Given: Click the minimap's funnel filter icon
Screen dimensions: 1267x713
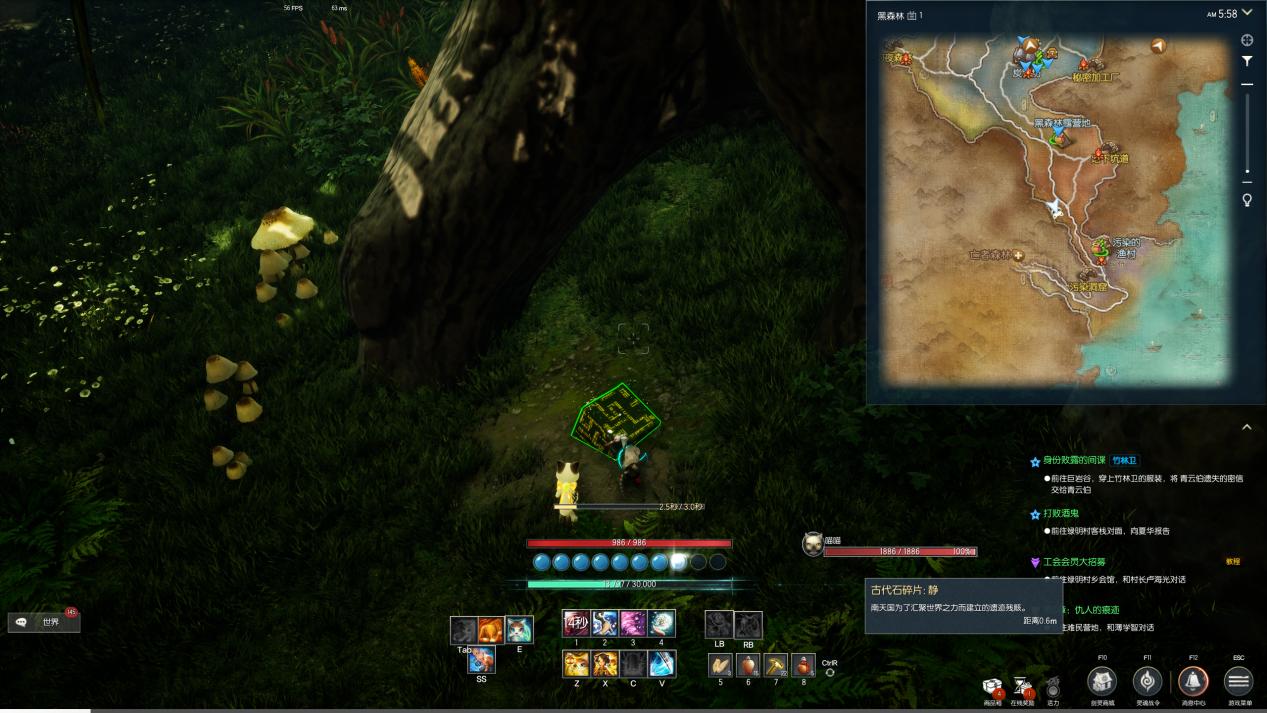Looking at the screenshot, I should pyautogui.click(x=1247, y=61).
